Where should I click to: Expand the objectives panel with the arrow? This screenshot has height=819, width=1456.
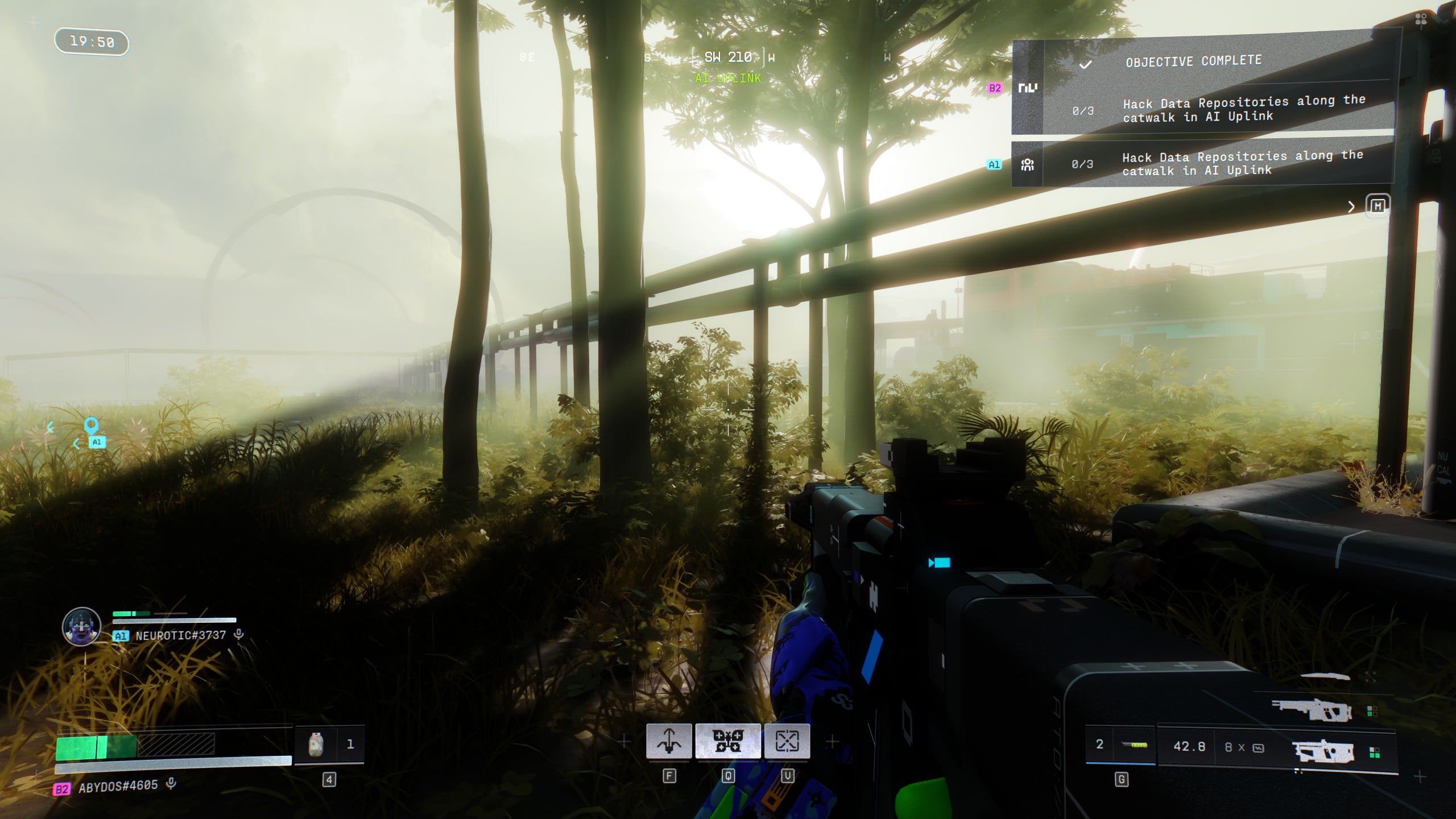point(1351,207)
